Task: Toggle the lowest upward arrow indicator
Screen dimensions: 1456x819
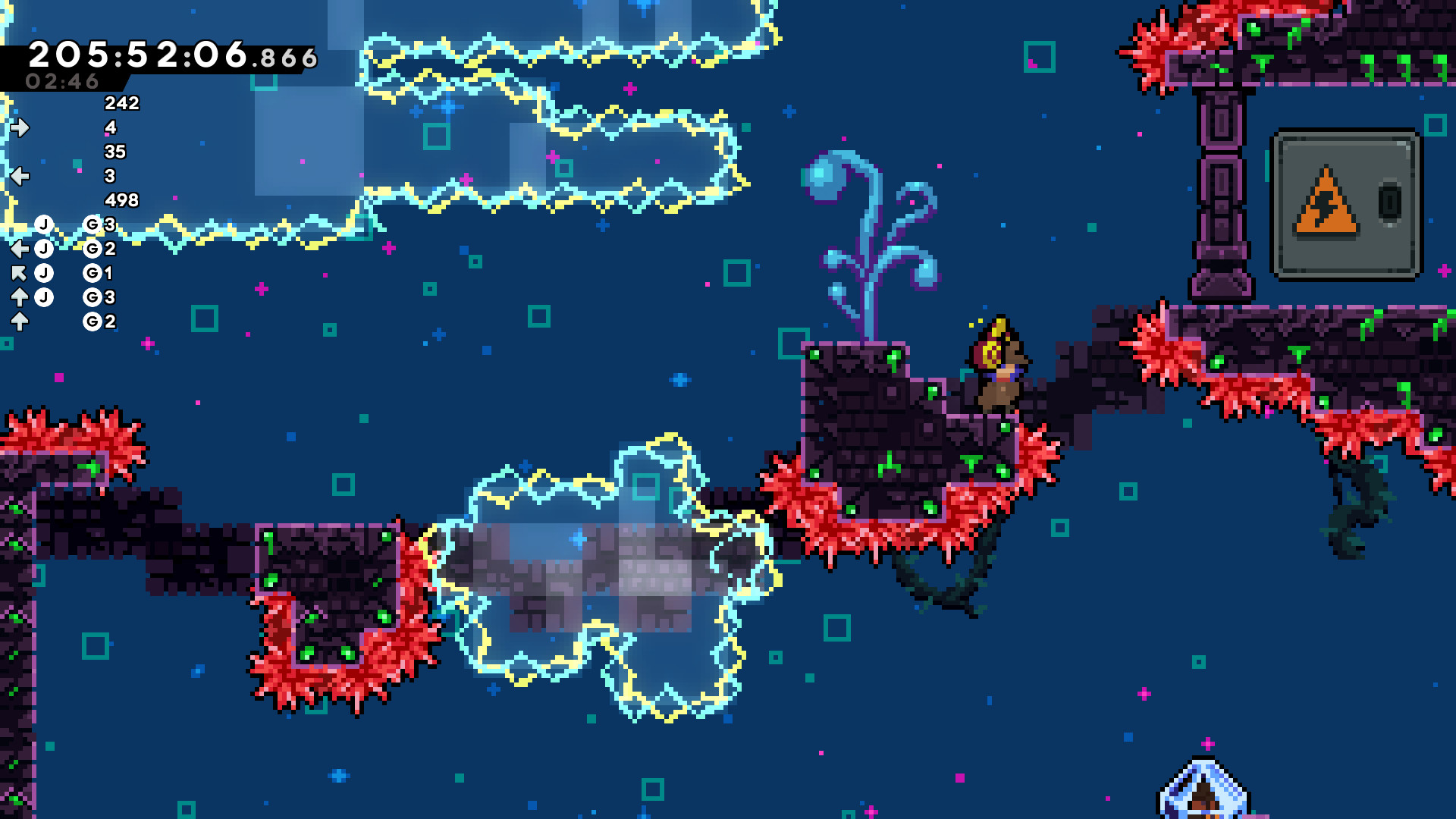Action: point(20,322)
